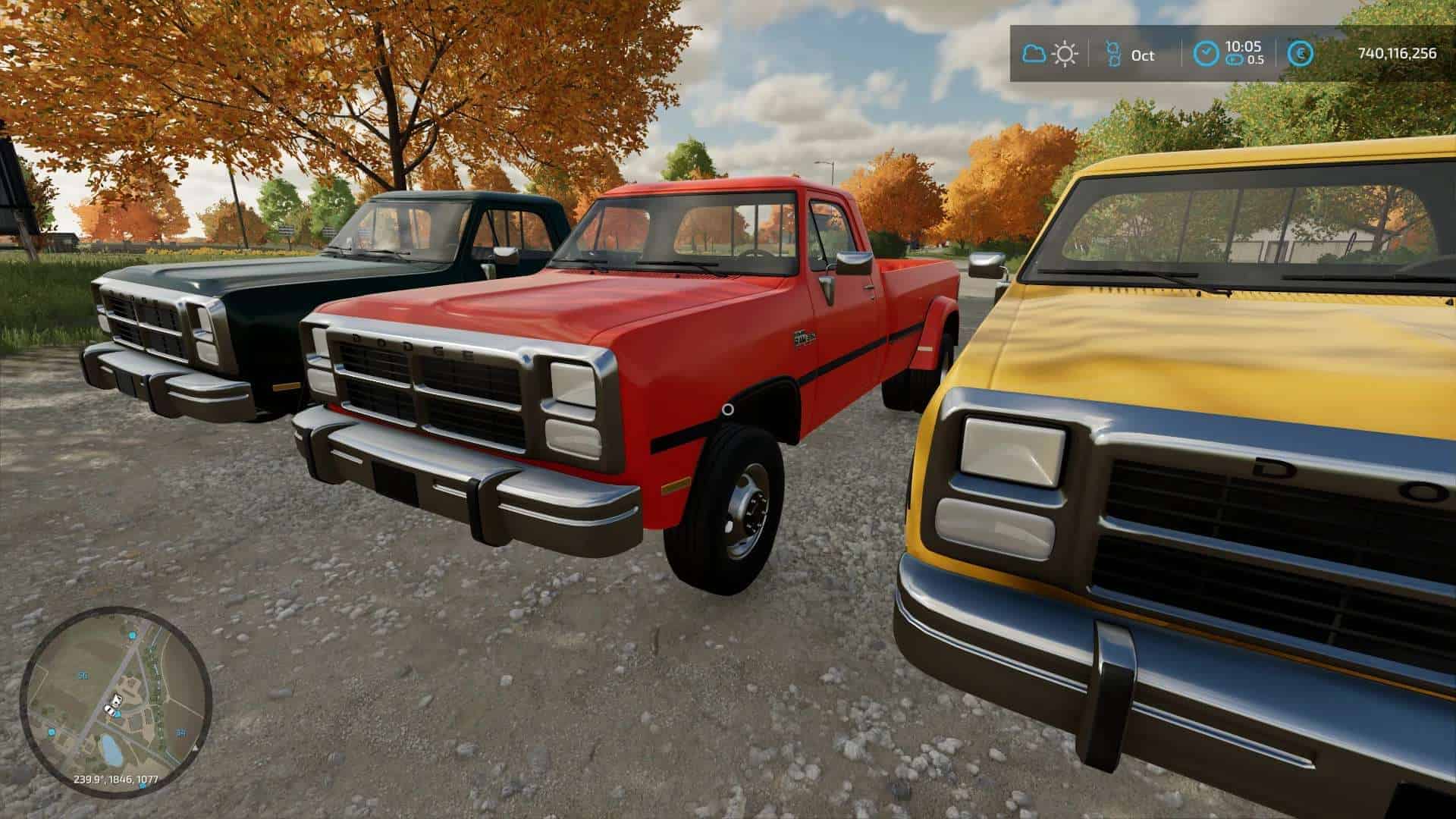This screenshot has width=1456, height=819.
Task: Click field number 94 on the minimap
Action: (180, 732)
